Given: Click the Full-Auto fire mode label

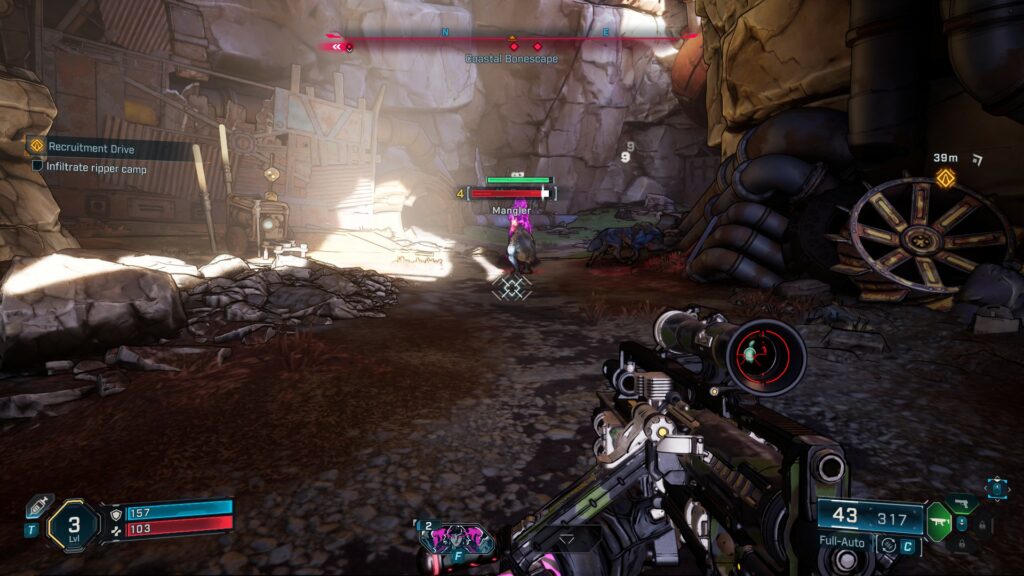Looking at the screenshot, I should [x=841, y=543].
